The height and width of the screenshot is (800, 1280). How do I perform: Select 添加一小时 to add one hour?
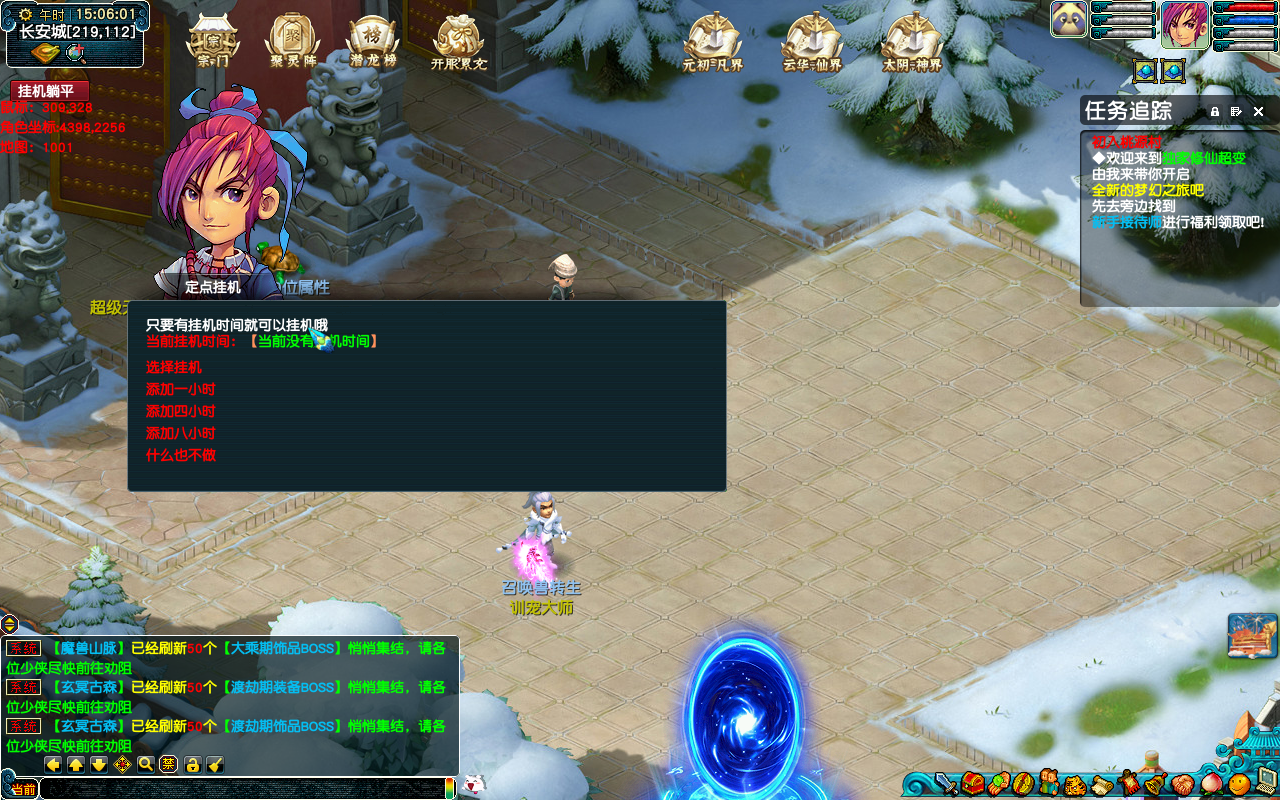click(x=181, y=390)
